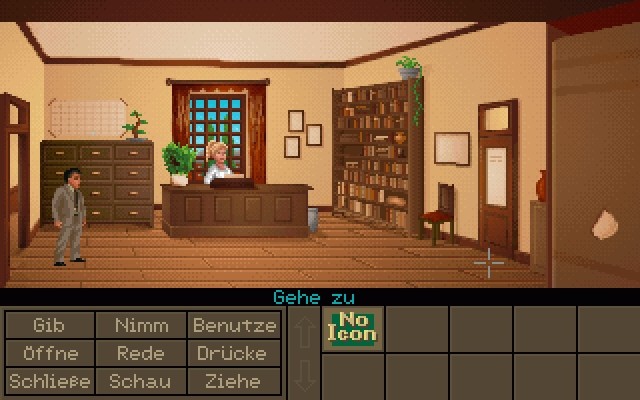
Task: Choose the Nimm verb
Action: tap(141, 326)
